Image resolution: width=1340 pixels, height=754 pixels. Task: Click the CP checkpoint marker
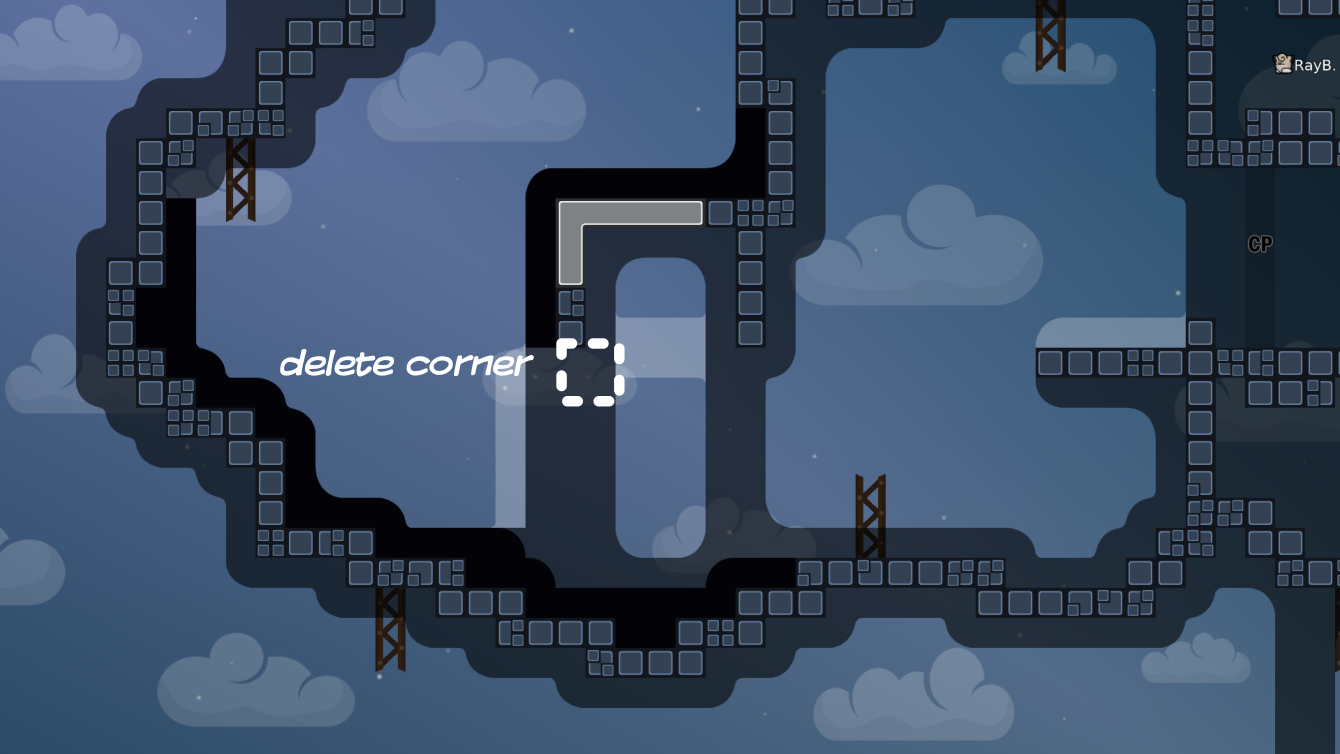(1259, 244)
